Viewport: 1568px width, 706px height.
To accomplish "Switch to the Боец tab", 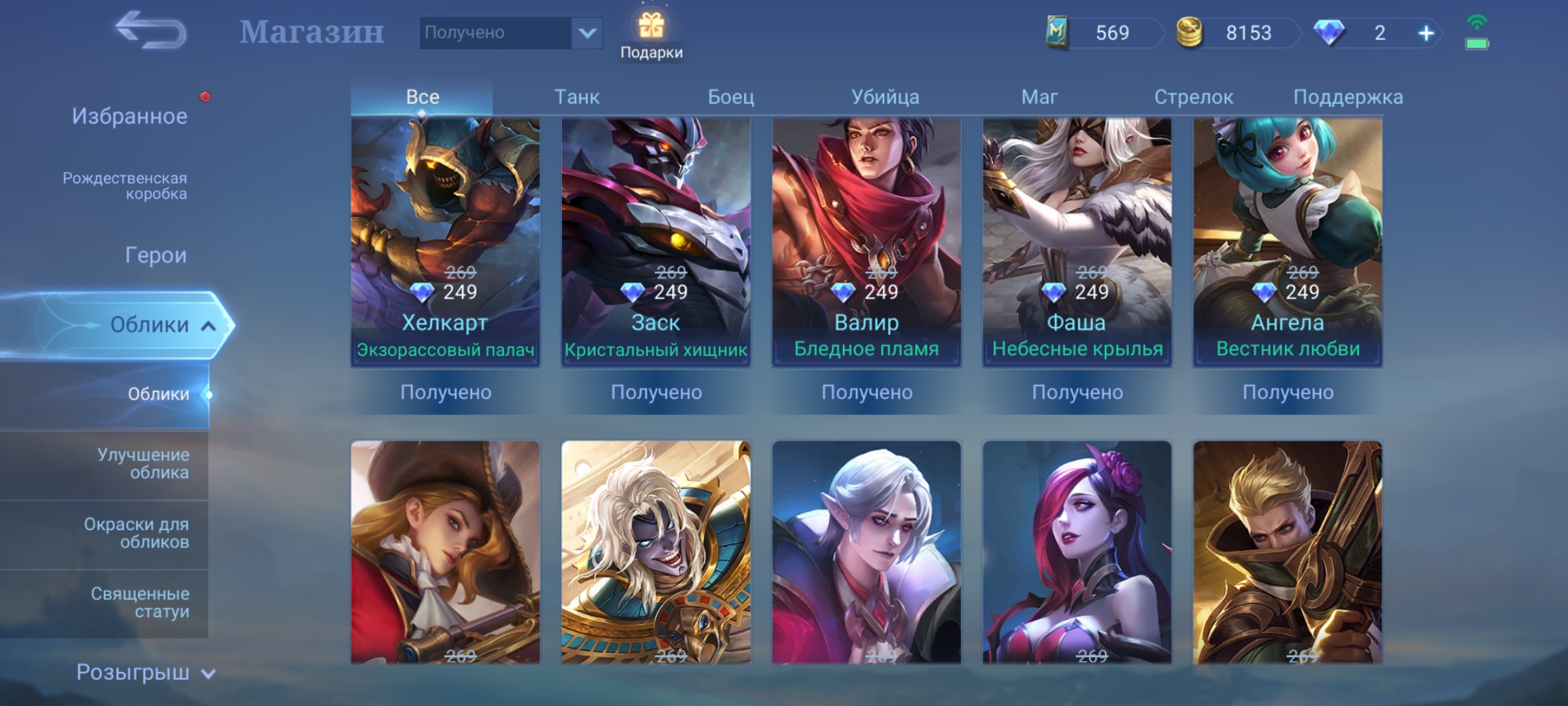I will pos(731,97).
